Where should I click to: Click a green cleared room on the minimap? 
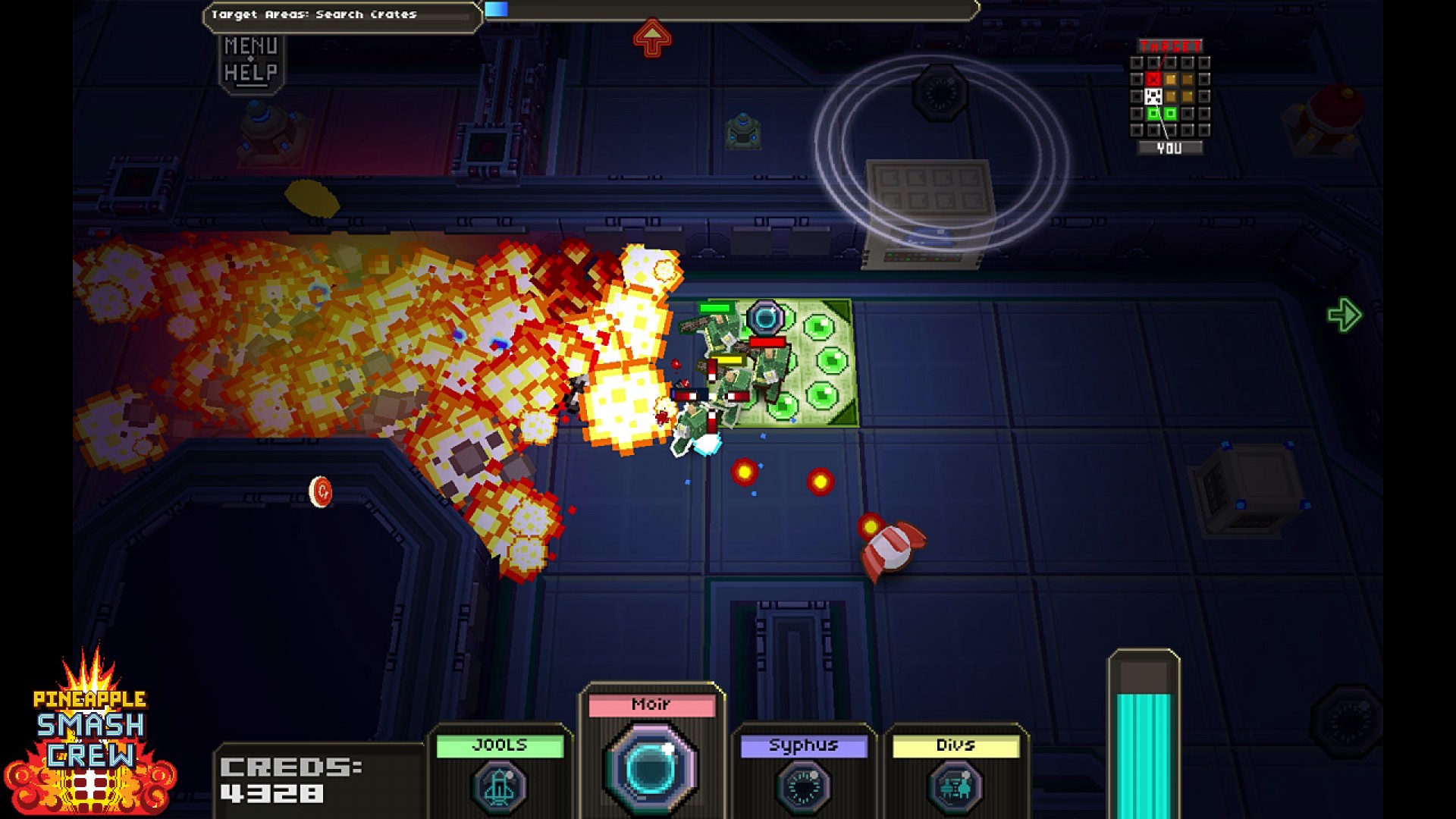pyautogui.click(x=1154, y=113)
